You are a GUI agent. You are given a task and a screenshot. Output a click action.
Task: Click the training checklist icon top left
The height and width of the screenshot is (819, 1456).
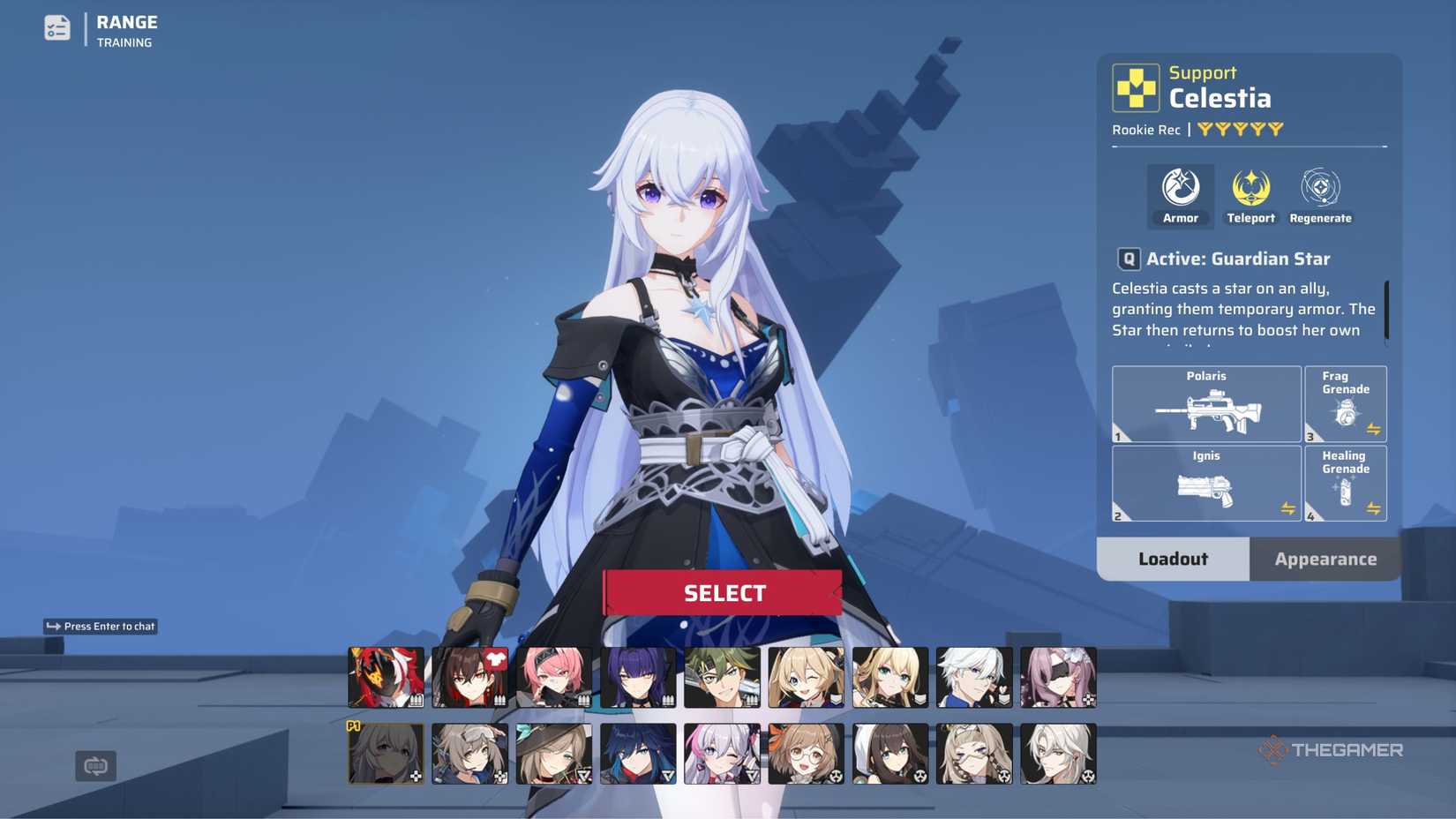(x=56, y=27)
